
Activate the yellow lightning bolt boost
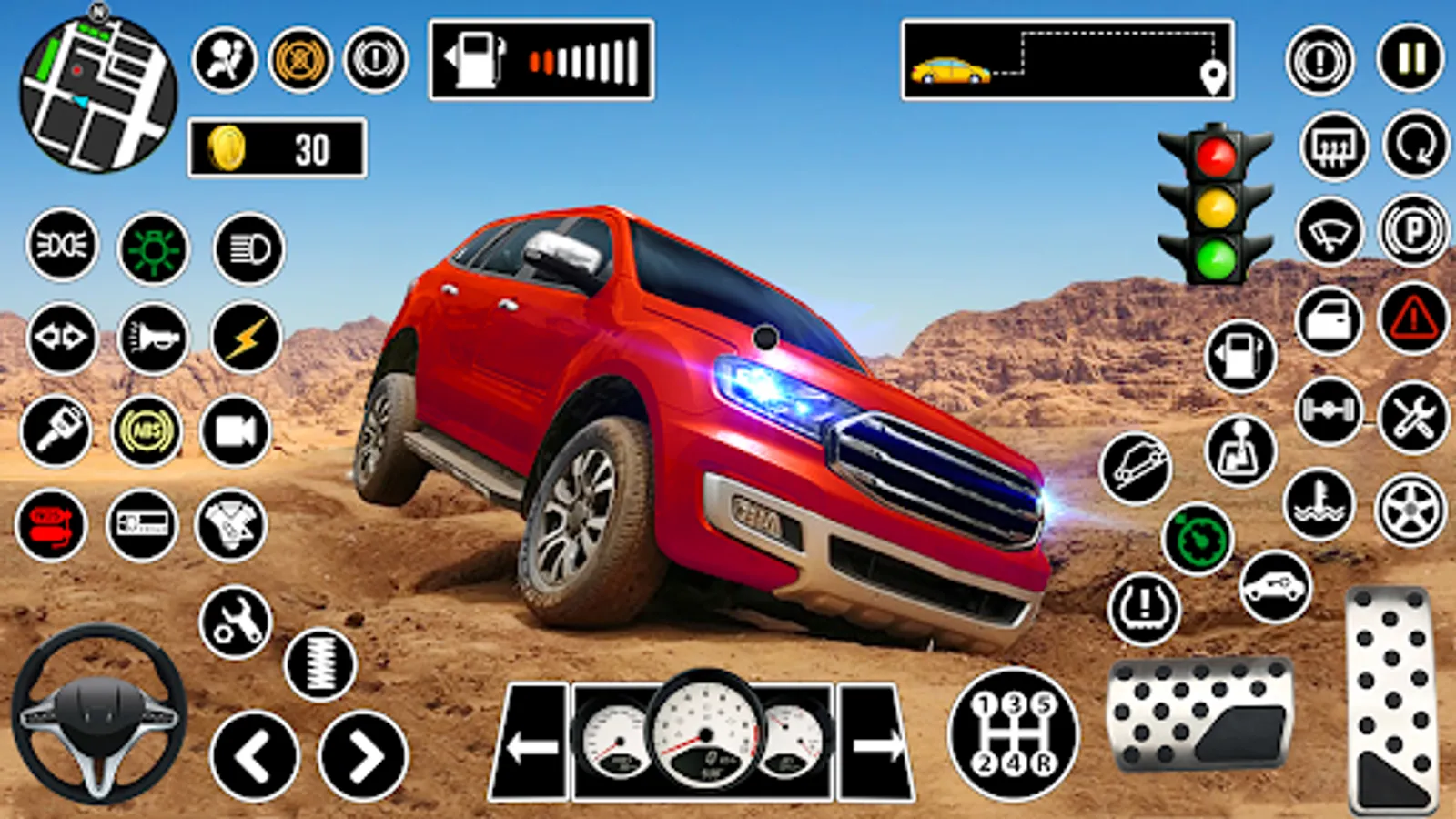(246, 339)
